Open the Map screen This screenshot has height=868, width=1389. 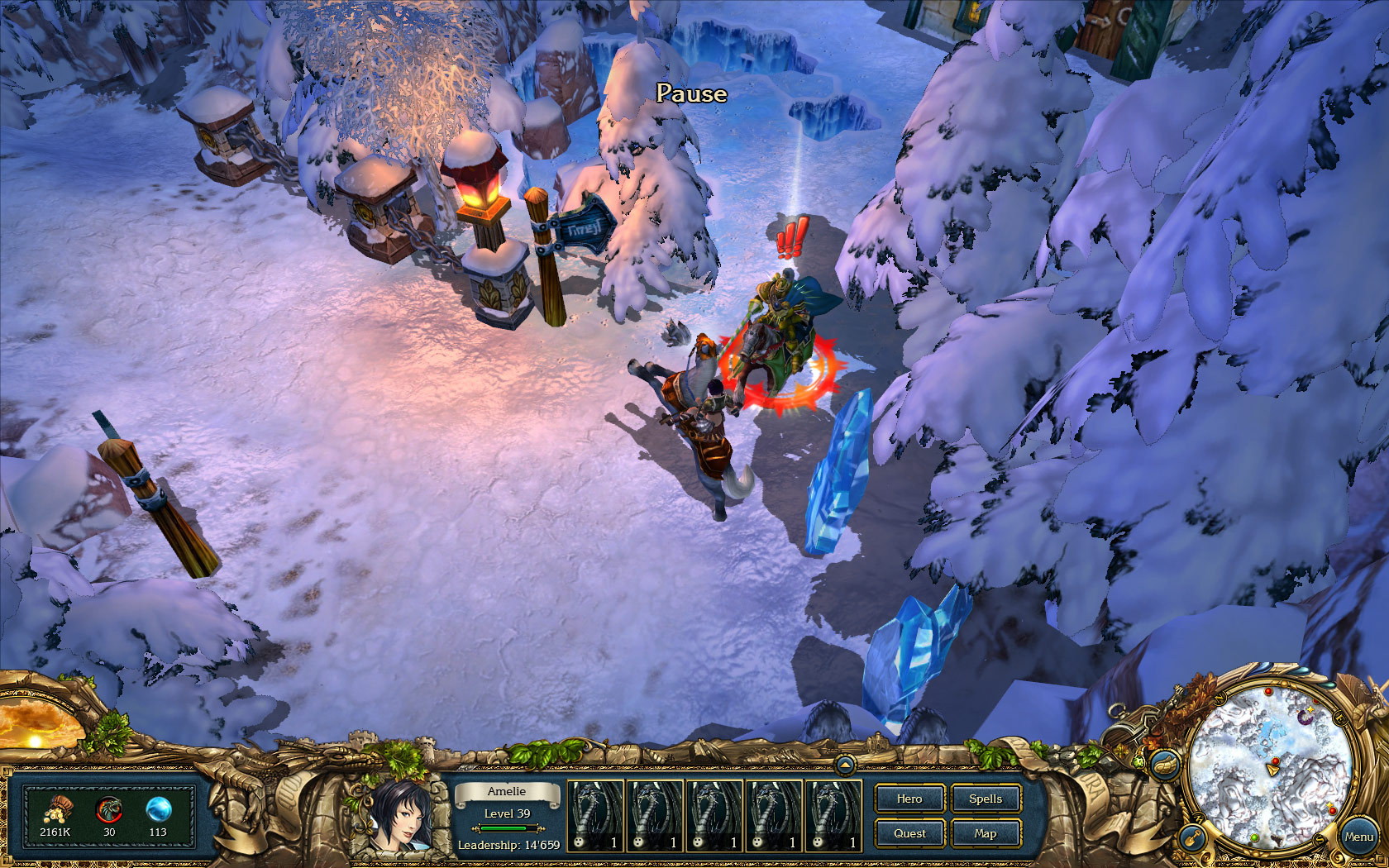(986, 833)
